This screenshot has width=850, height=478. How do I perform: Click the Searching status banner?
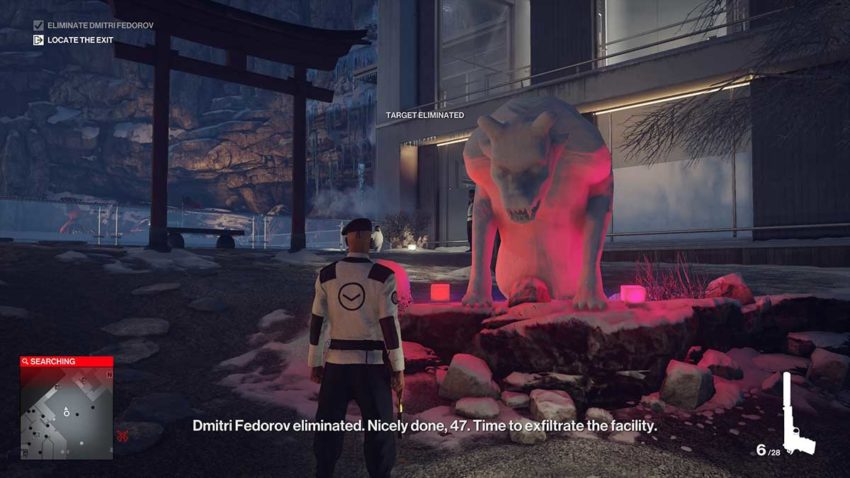click(66, 361)
